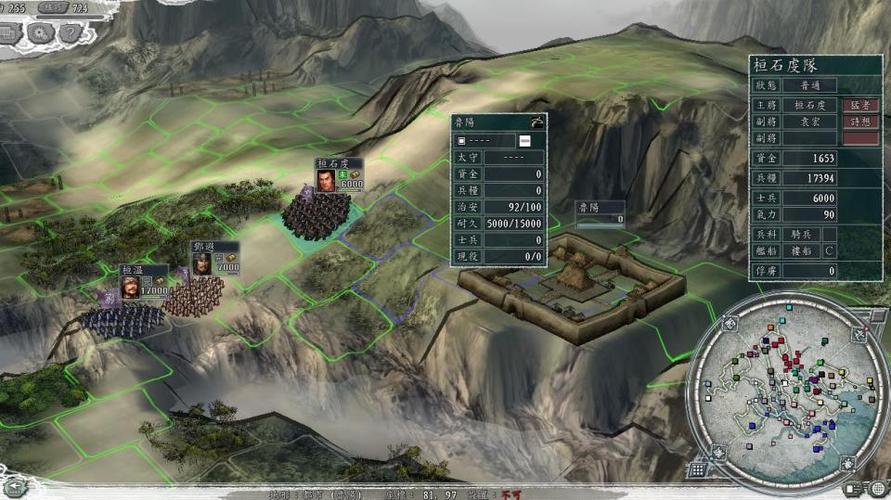Click the 詩想 trait tag in unit panel

tap(860, 121)
